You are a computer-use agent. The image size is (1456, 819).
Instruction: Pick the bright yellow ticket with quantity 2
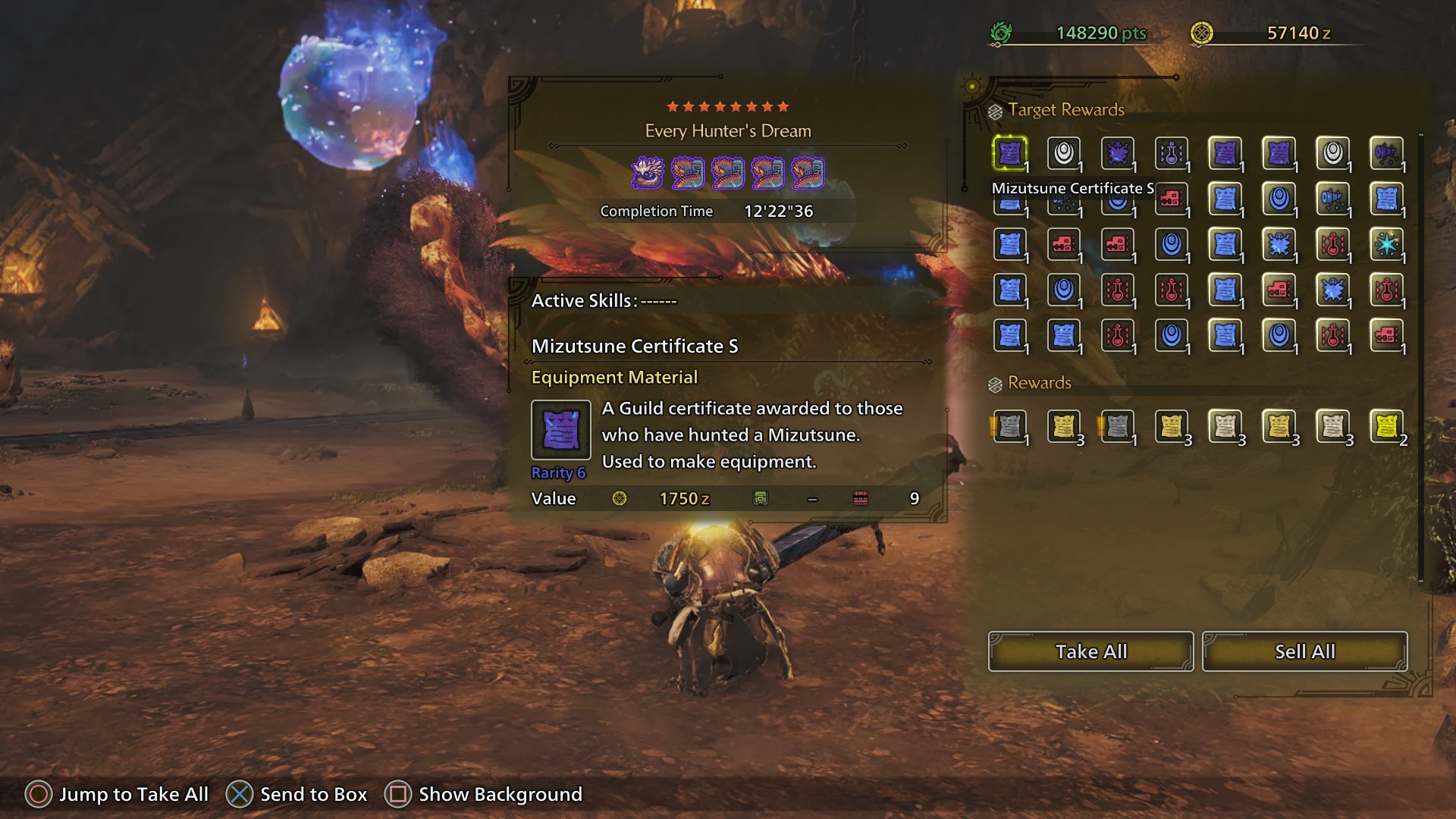[x=1386, y=427]
